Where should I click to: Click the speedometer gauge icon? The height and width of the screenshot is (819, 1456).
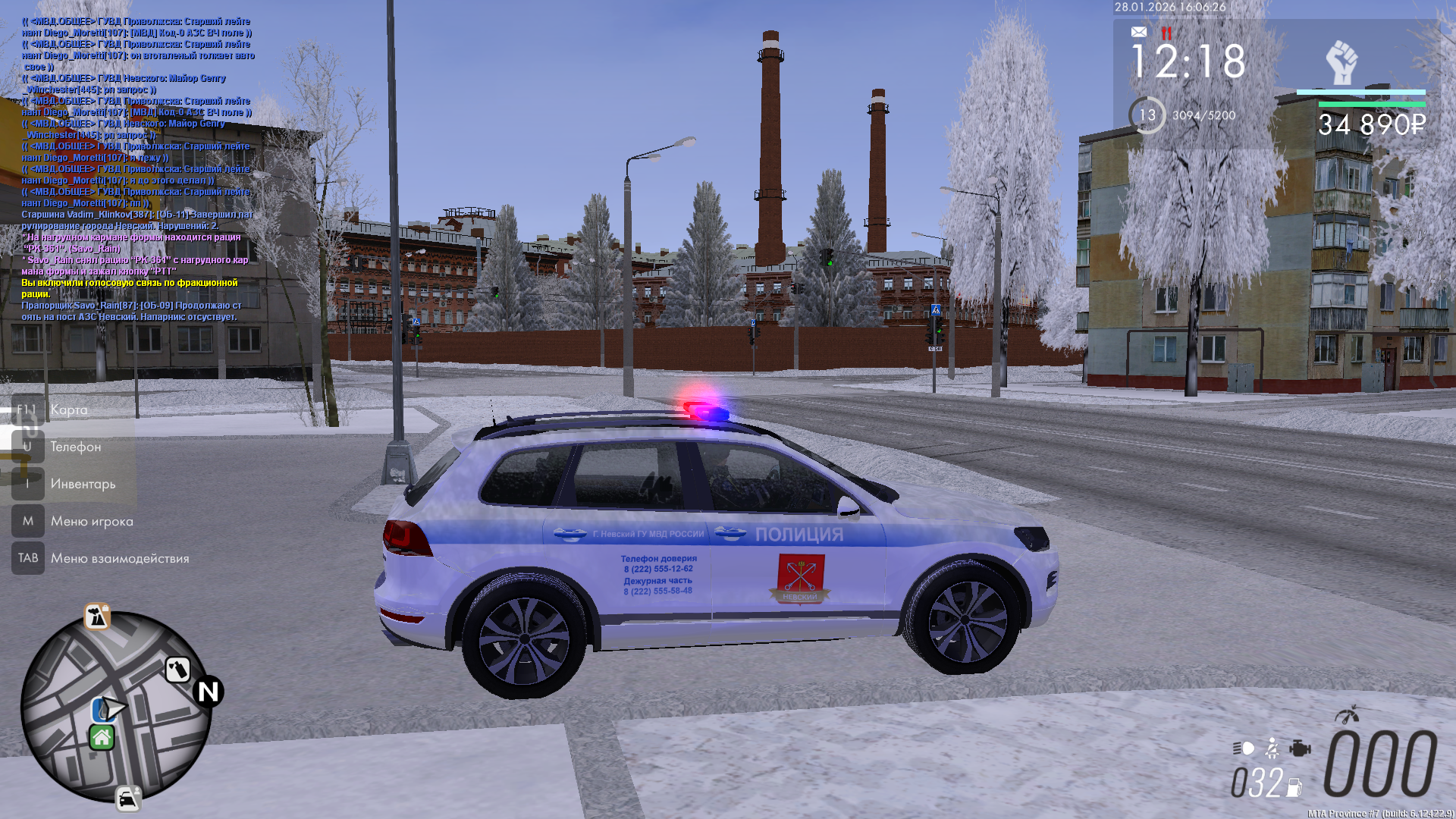click(x=1347, y=715)
